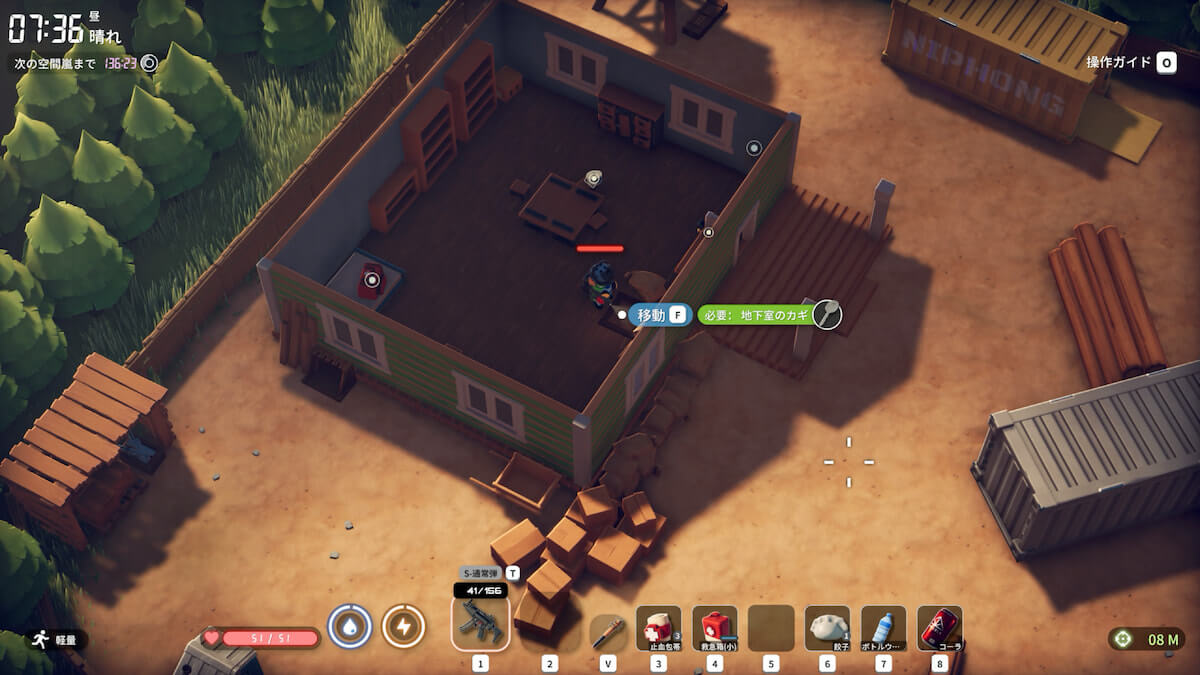
Task: Click the S-通常弾 ammo type label
Action: 481,573
